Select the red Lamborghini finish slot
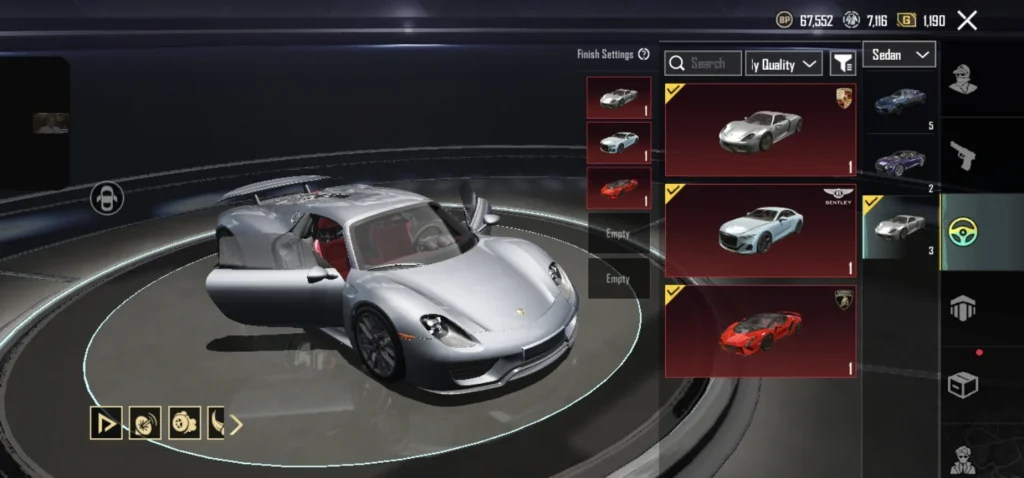This screenshot has width=1024, height=478. [x=618, y=188]
